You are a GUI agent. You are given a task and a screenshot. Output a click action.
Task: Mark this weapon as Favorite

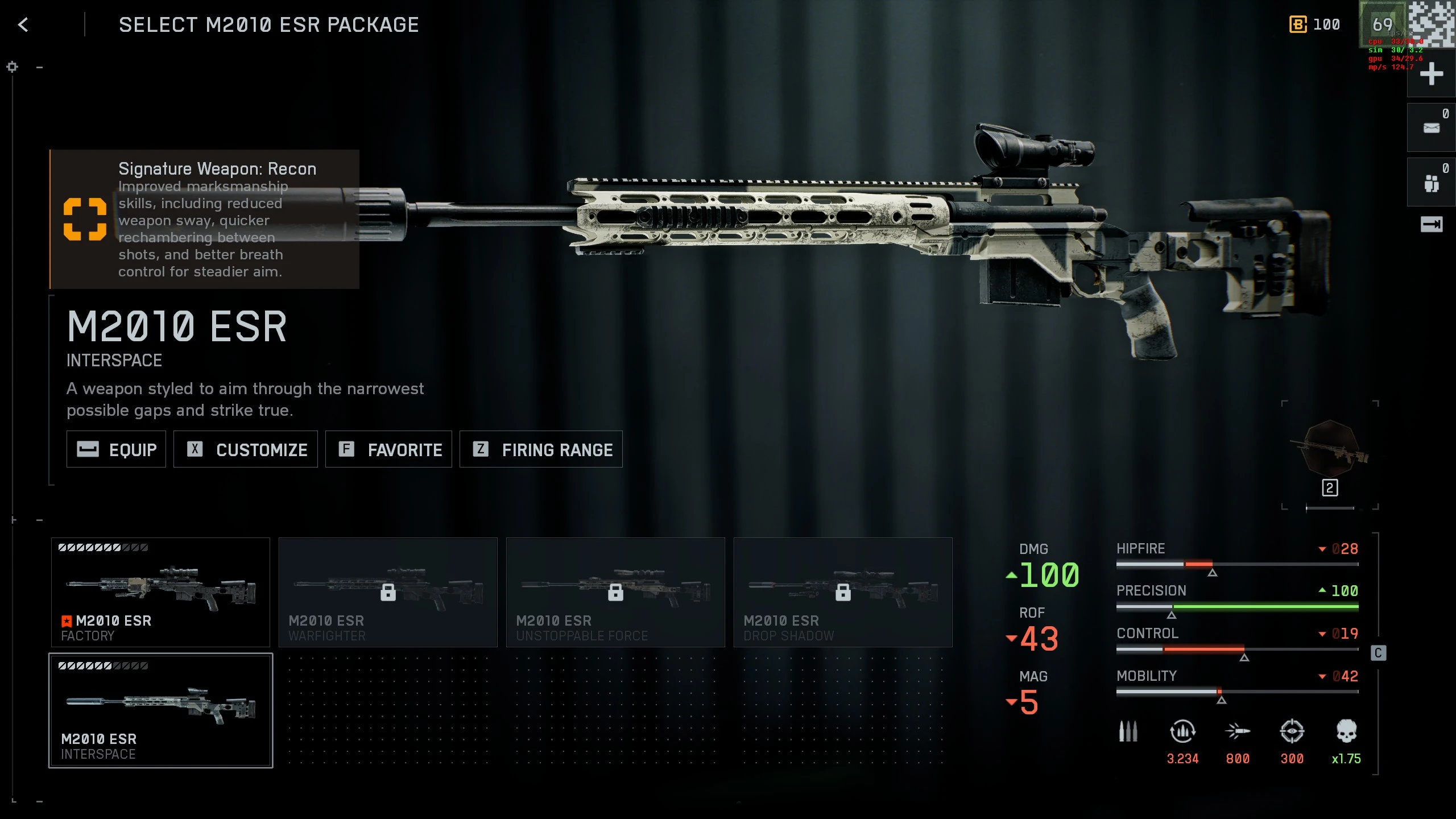tap(388, 449)
